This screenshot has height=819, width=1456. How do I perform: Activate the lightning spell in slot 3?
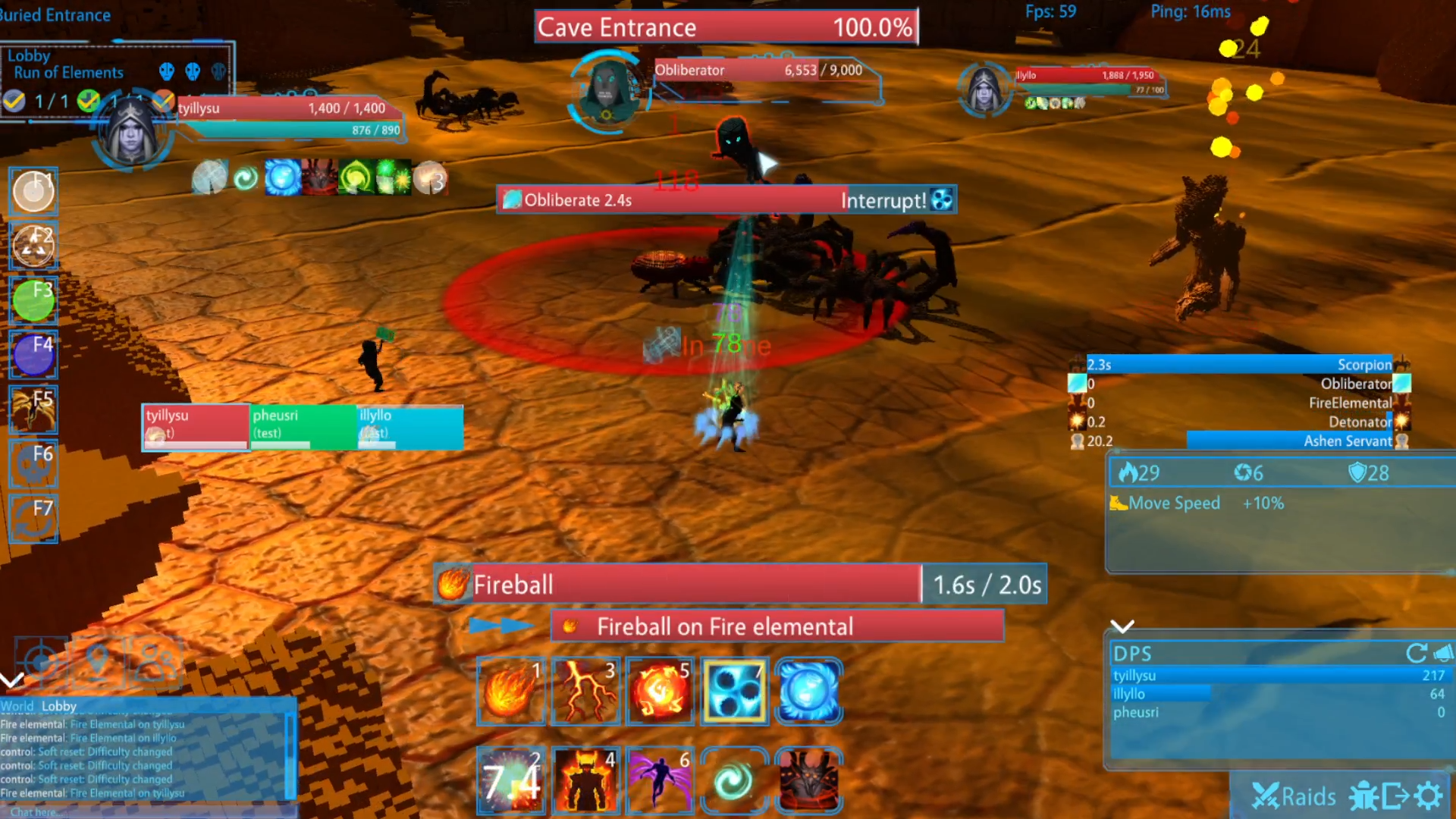click(x=585, y=691)
